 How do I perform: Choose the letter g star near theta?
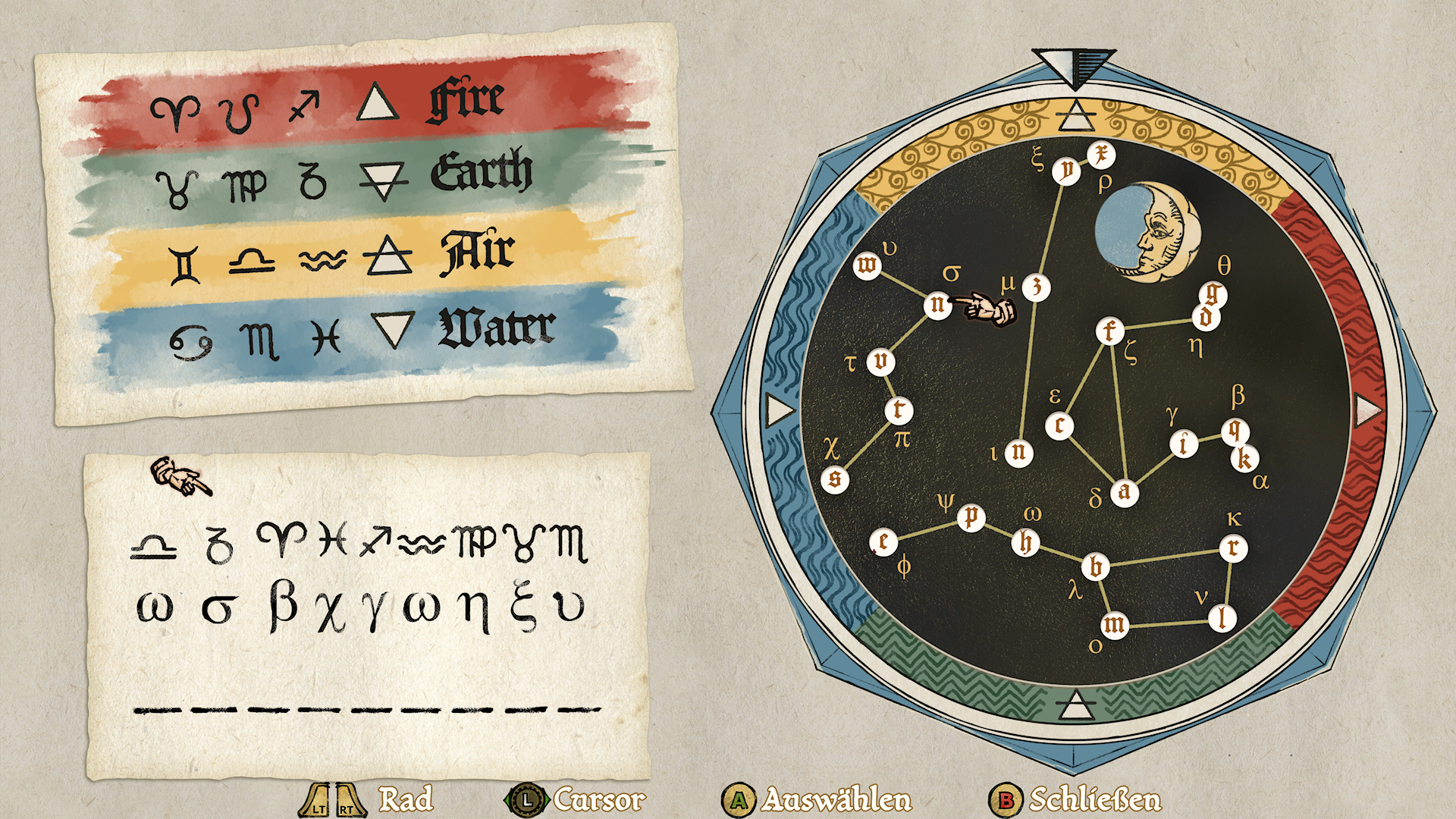(x=1214, y=293)
